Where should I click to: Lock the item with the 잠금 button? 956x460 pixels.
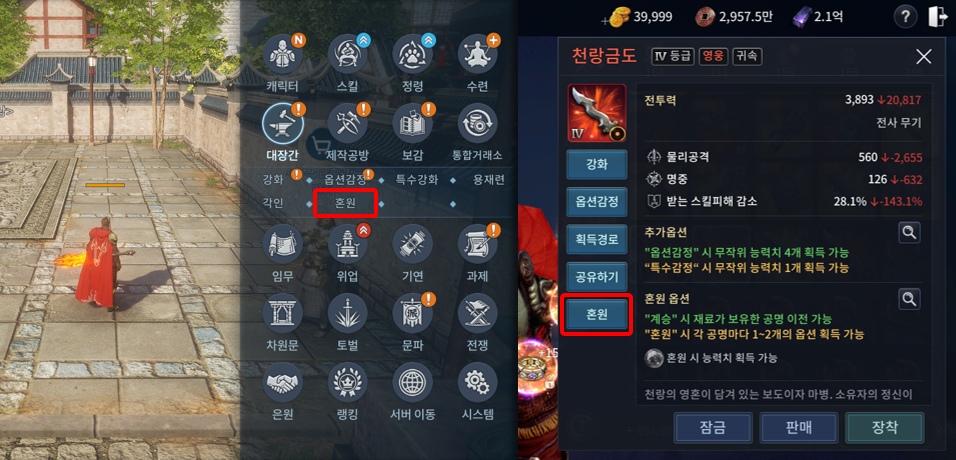pyautogui.click(x=713, y=427)
